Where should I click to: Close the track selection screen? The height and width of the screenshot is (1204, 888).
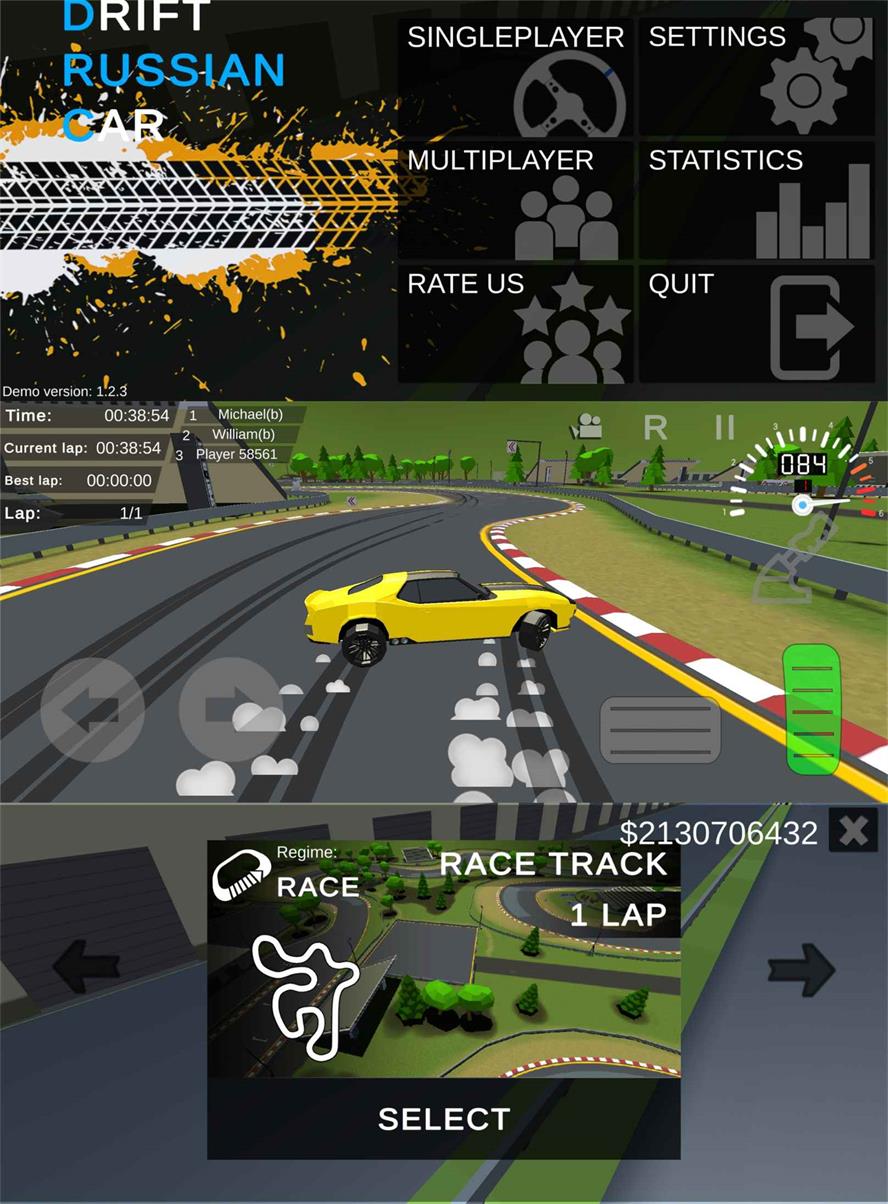853,831
